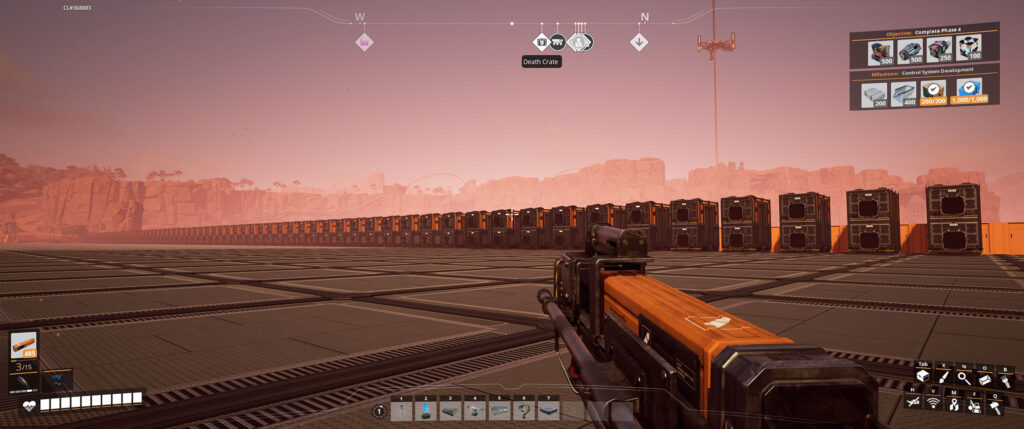This screenshot has height=429, width=1024.
Task: Click the down-arrow compass marker near N
Action: coord(640,42)
